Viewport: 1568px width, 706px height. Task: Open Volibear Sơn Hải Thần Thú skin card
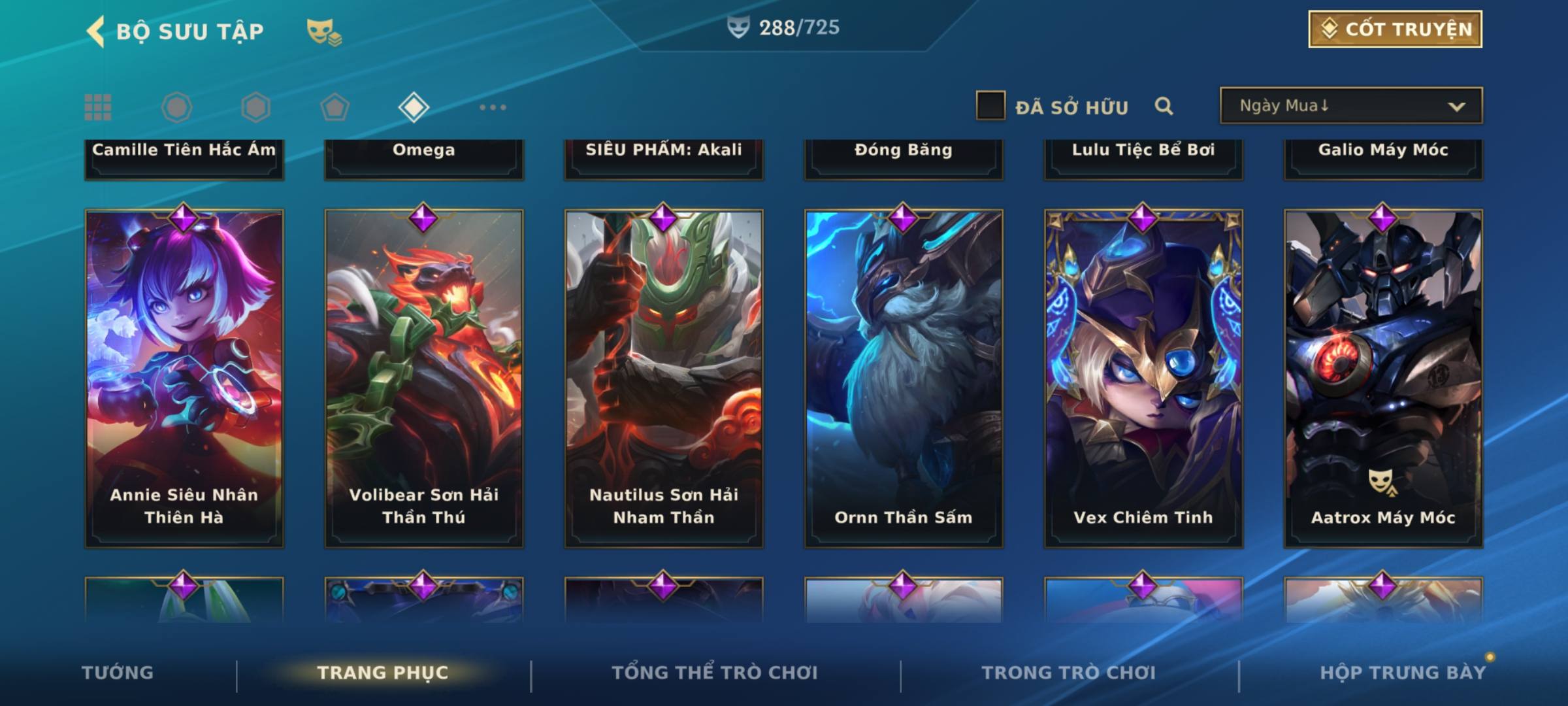click(424, 378)
